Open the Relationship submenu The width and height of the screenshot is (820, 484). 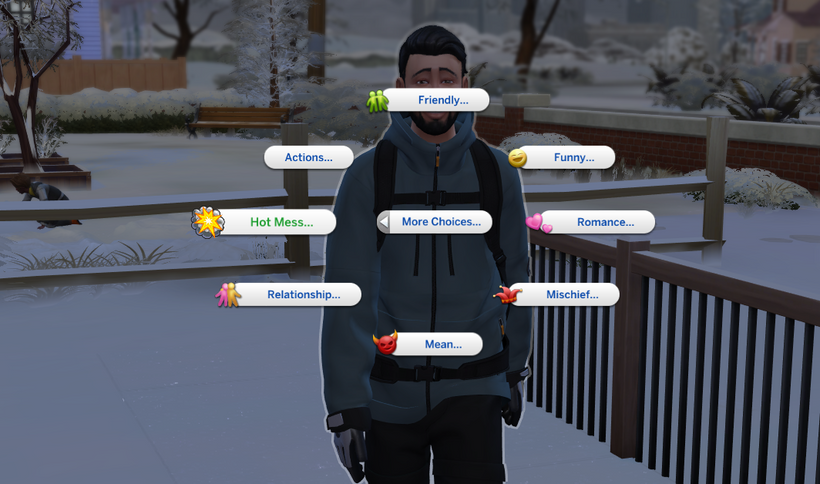pyautogui.click(x=301, y=294)
